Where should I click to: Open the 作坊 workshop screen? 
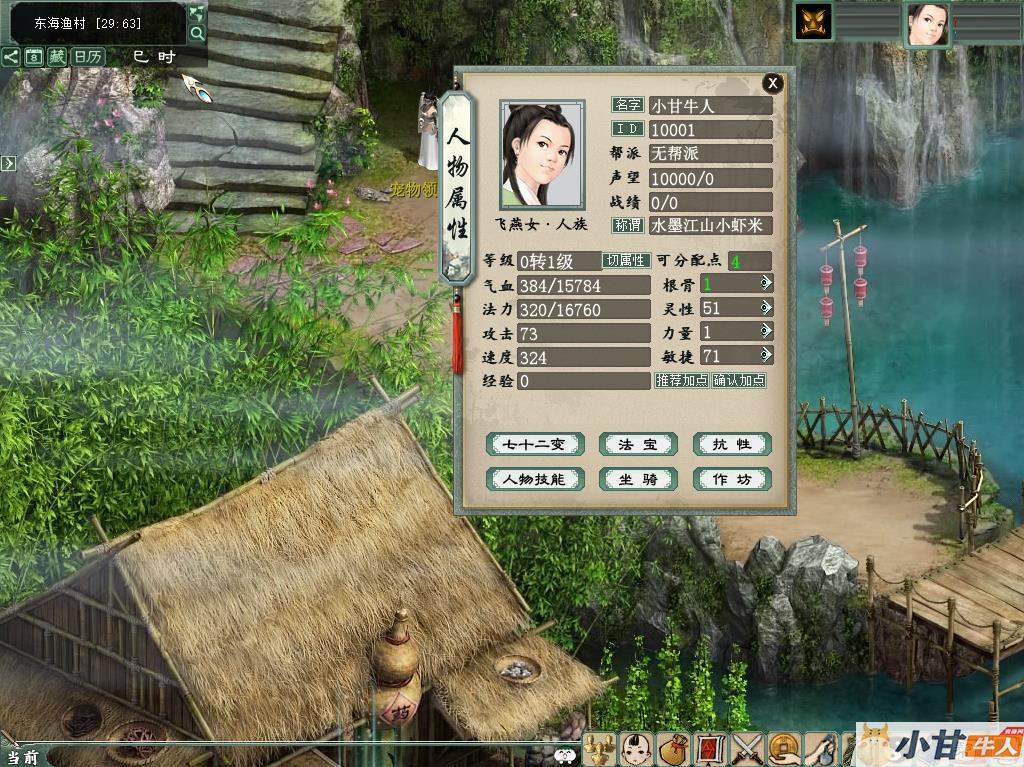732,479
